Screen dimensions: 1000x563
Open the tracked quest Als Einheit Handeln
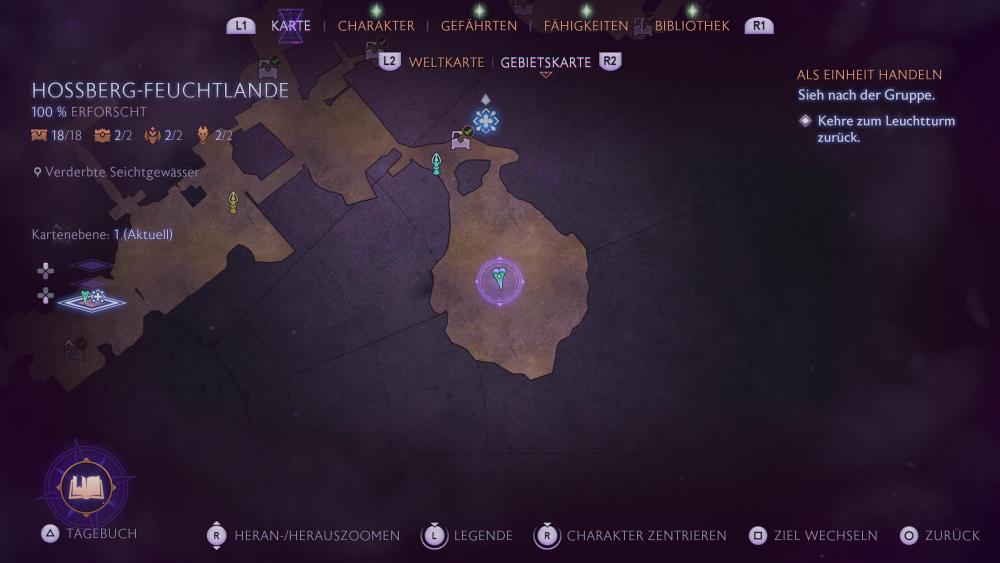(869, 75)
